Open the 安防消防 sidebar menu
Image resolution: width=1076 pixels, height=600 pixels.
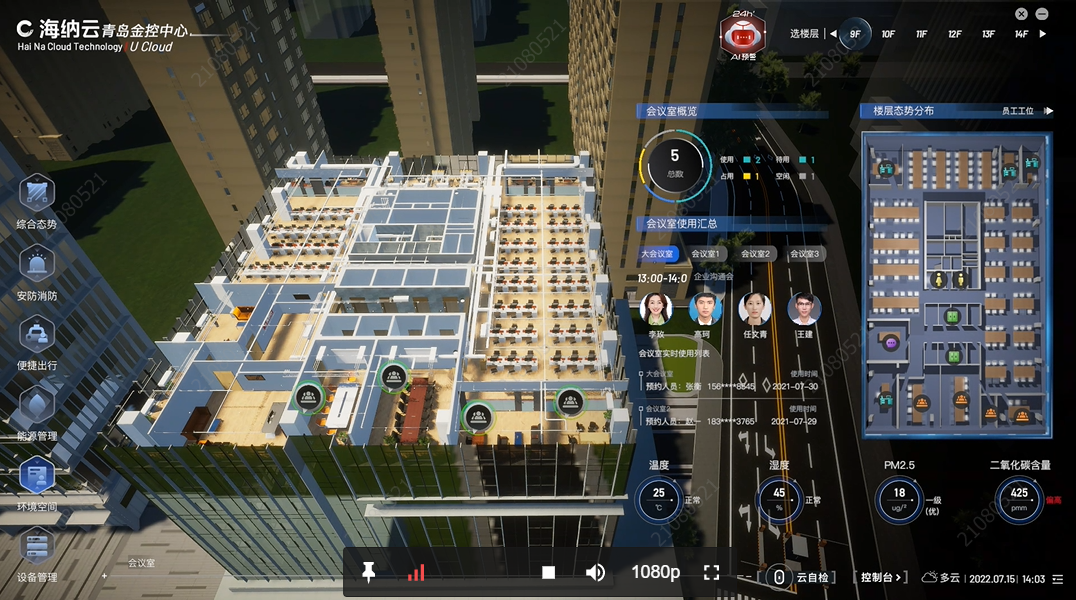pyautogui.click(x=37, y=267)
